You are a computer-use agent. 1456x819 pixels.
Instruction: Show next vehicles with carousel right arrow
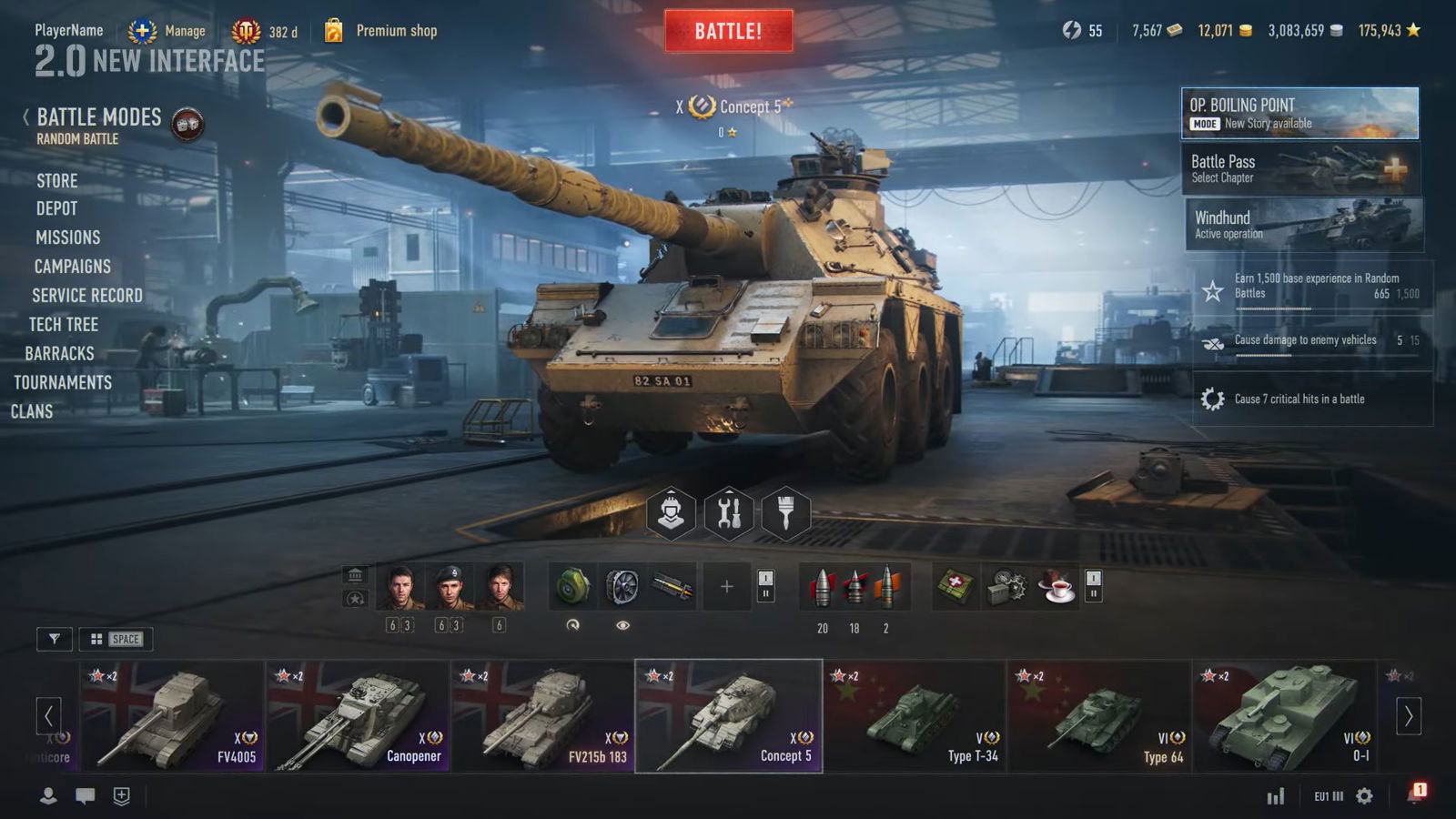(x=1409, y=716)
